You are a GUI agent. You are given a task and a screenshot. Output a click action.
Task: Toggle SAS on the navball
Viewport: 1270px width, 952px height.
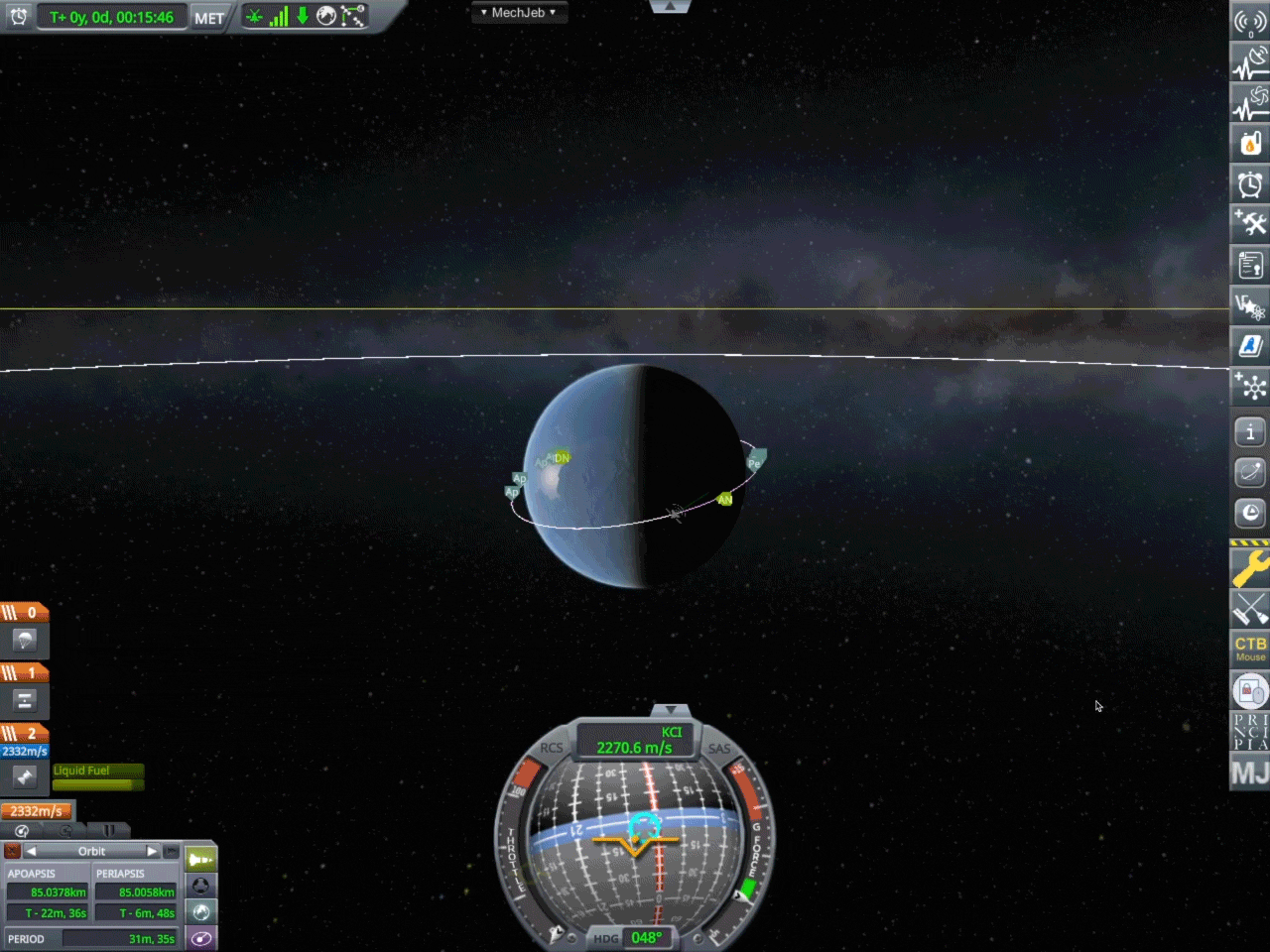point(718,748)
